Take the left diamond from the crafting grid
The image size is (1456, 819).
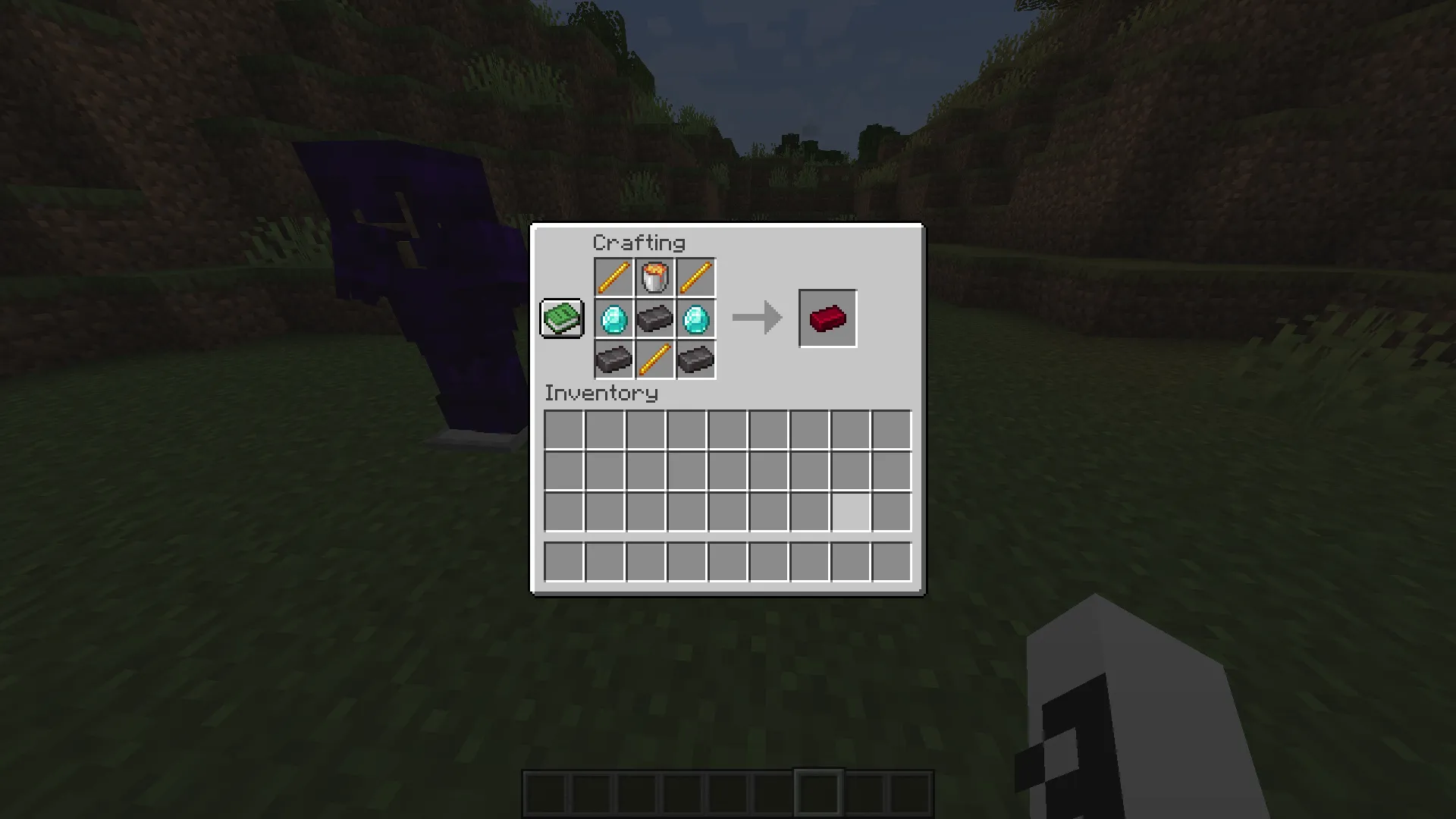tap(613, 318)
